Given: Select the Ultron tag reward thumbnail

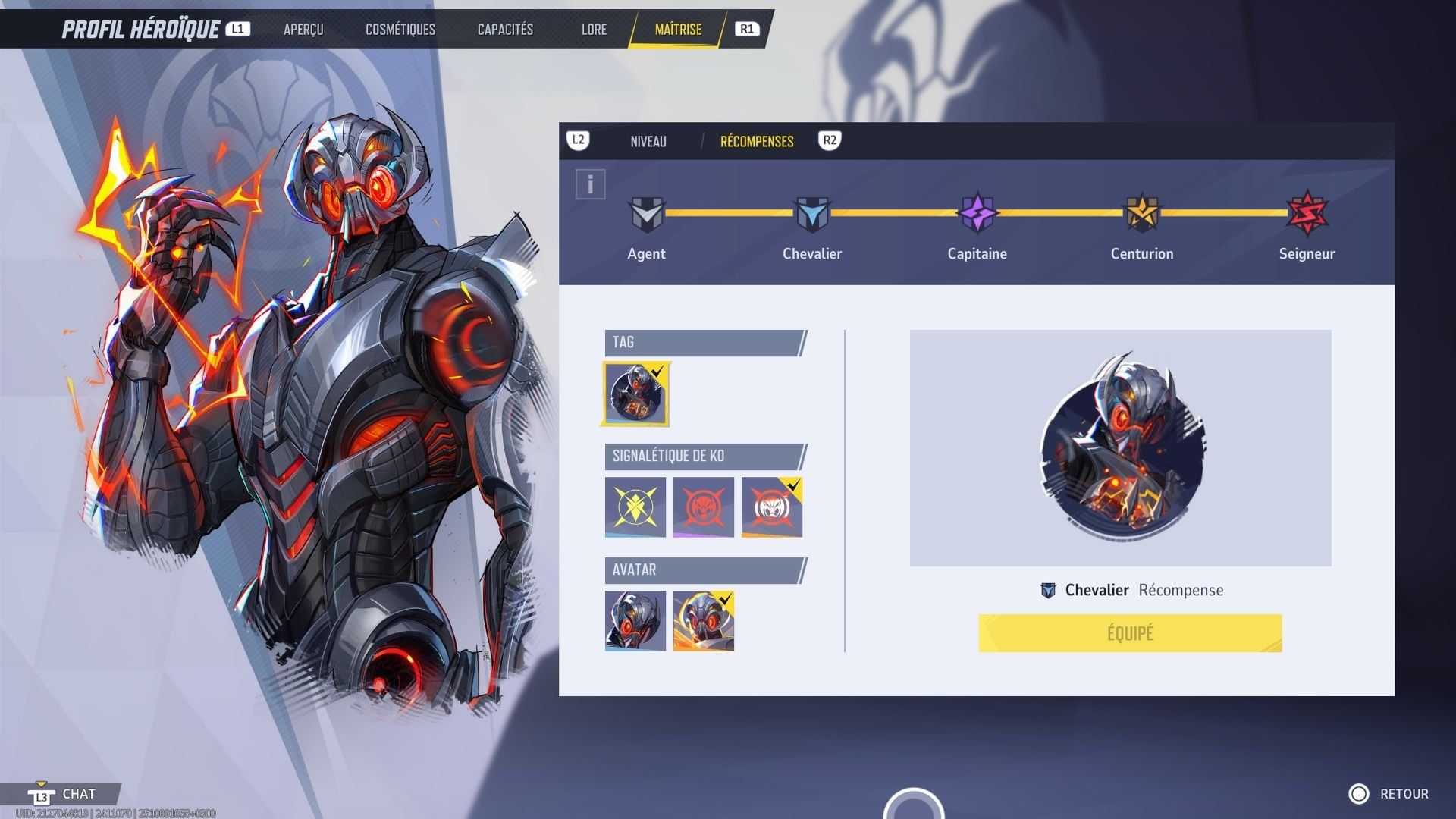Looking at the screenshot, I should pyautogui.click(x=636, y=394).
